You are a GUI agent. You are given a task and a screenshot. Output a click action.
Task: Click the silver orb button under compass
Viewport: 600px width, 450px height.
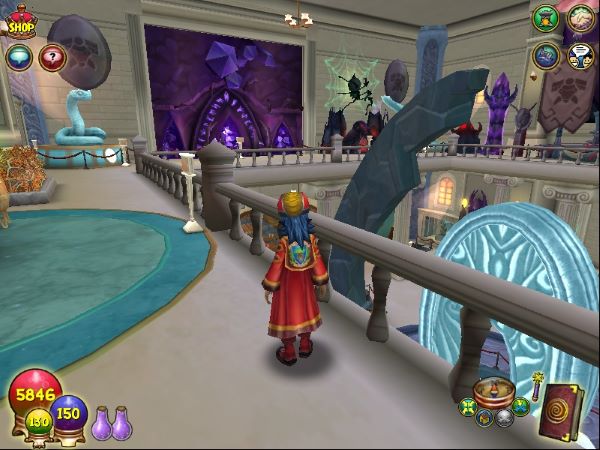click(504, 418)
